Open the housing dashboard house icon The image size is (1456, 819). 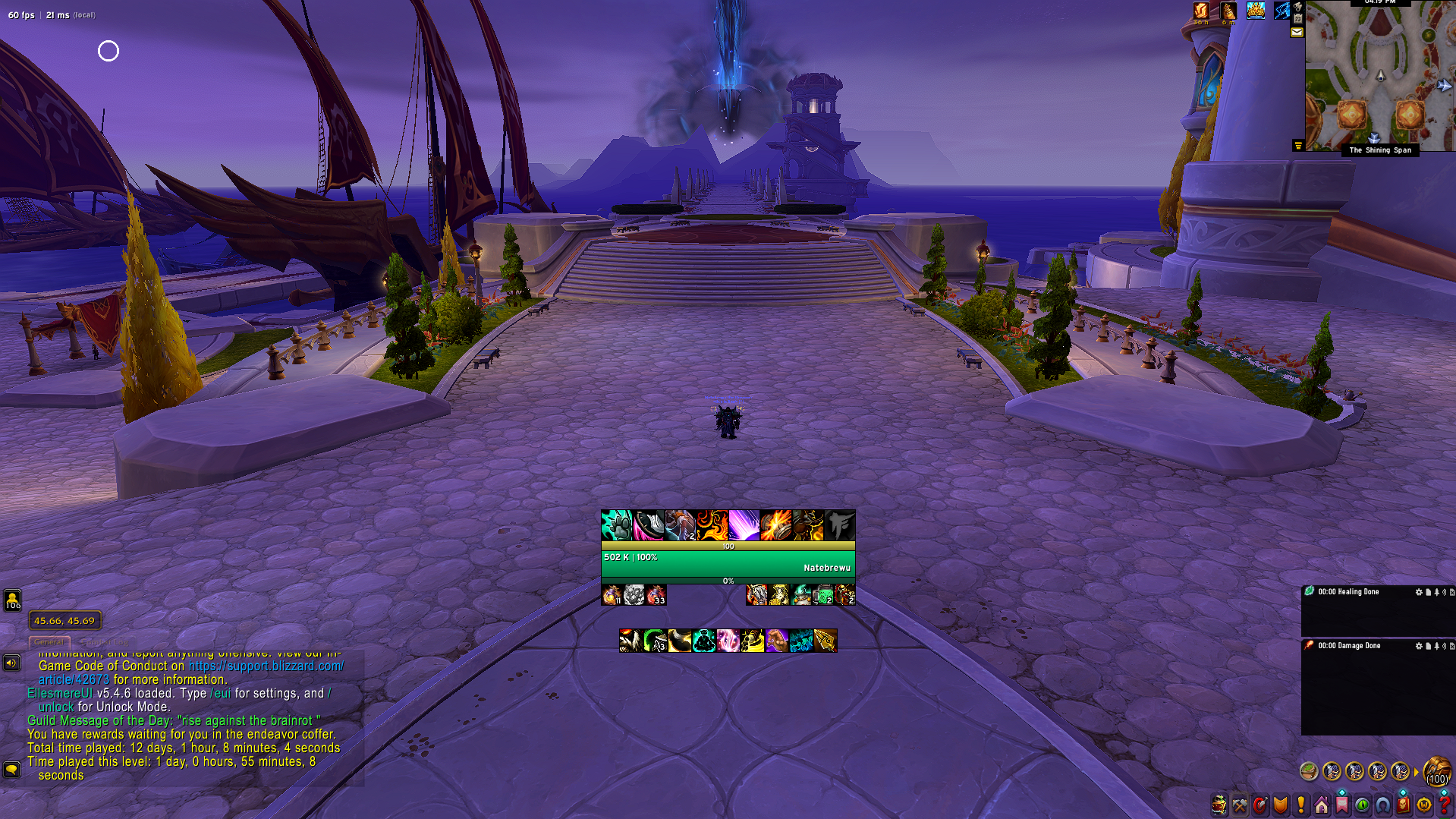1322,805
